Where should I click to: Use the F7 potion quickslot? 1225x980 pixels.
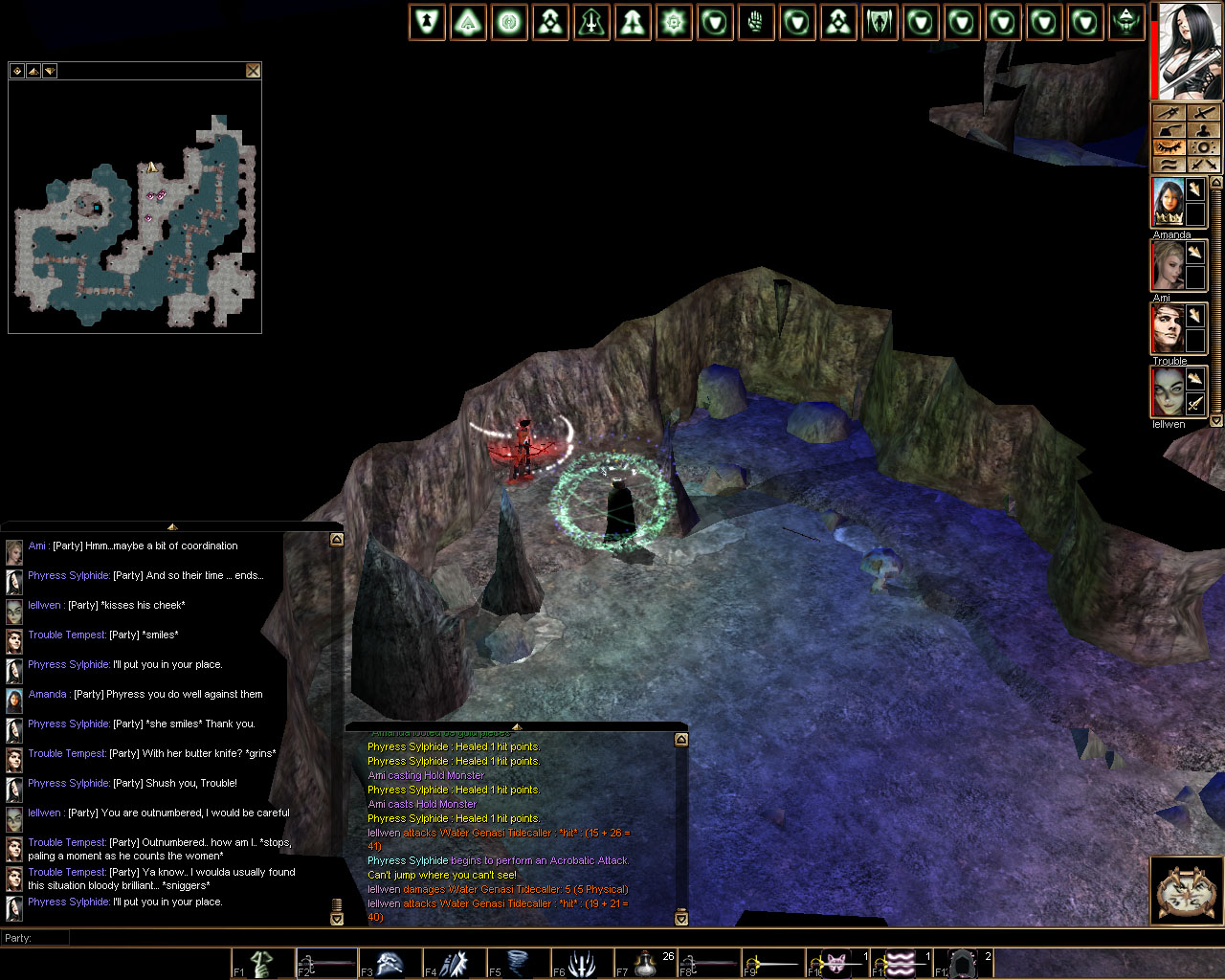[646, 963]
